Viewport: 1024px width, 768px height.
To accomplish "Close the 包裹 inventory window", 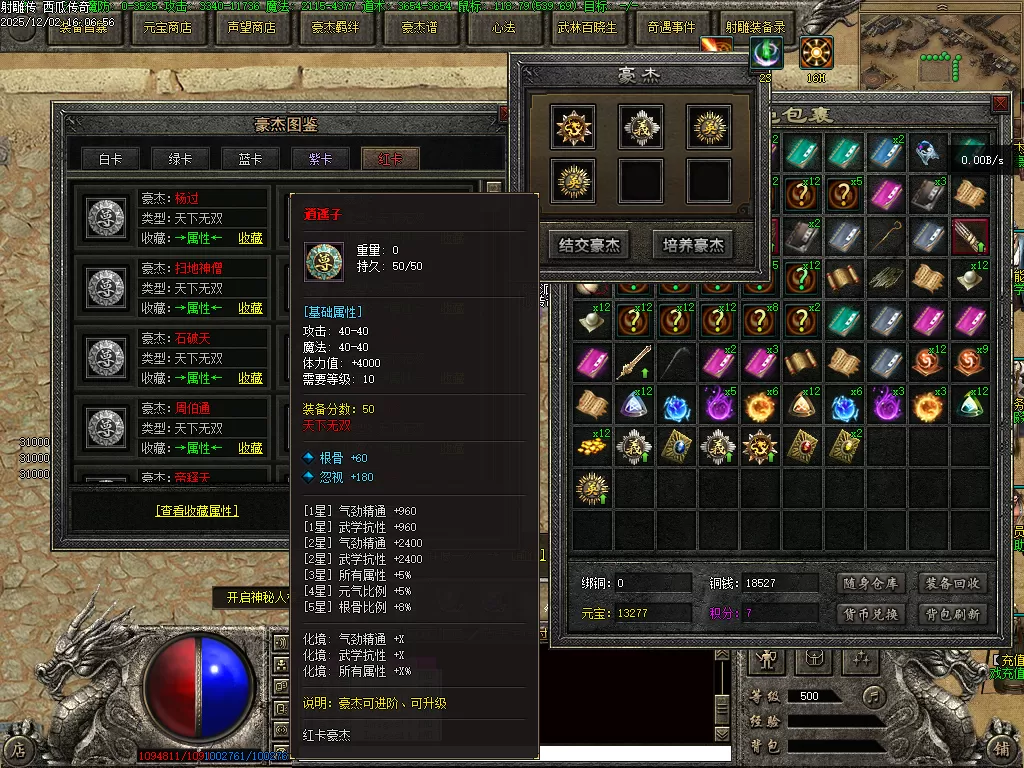I will pyautogui.click(x=1000, y=104).
